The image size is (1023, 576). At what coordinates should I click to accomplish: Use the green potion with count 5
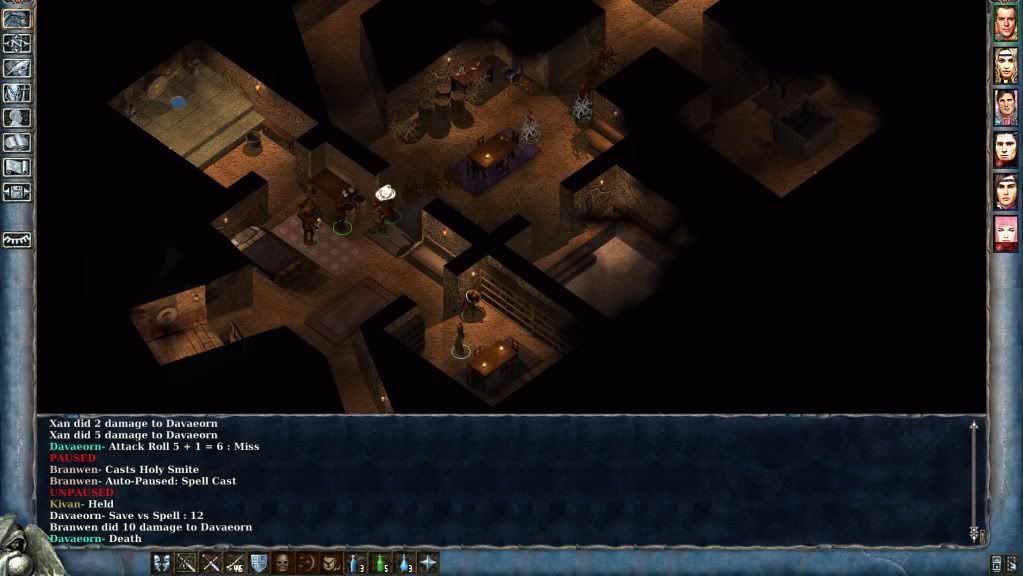381,563
